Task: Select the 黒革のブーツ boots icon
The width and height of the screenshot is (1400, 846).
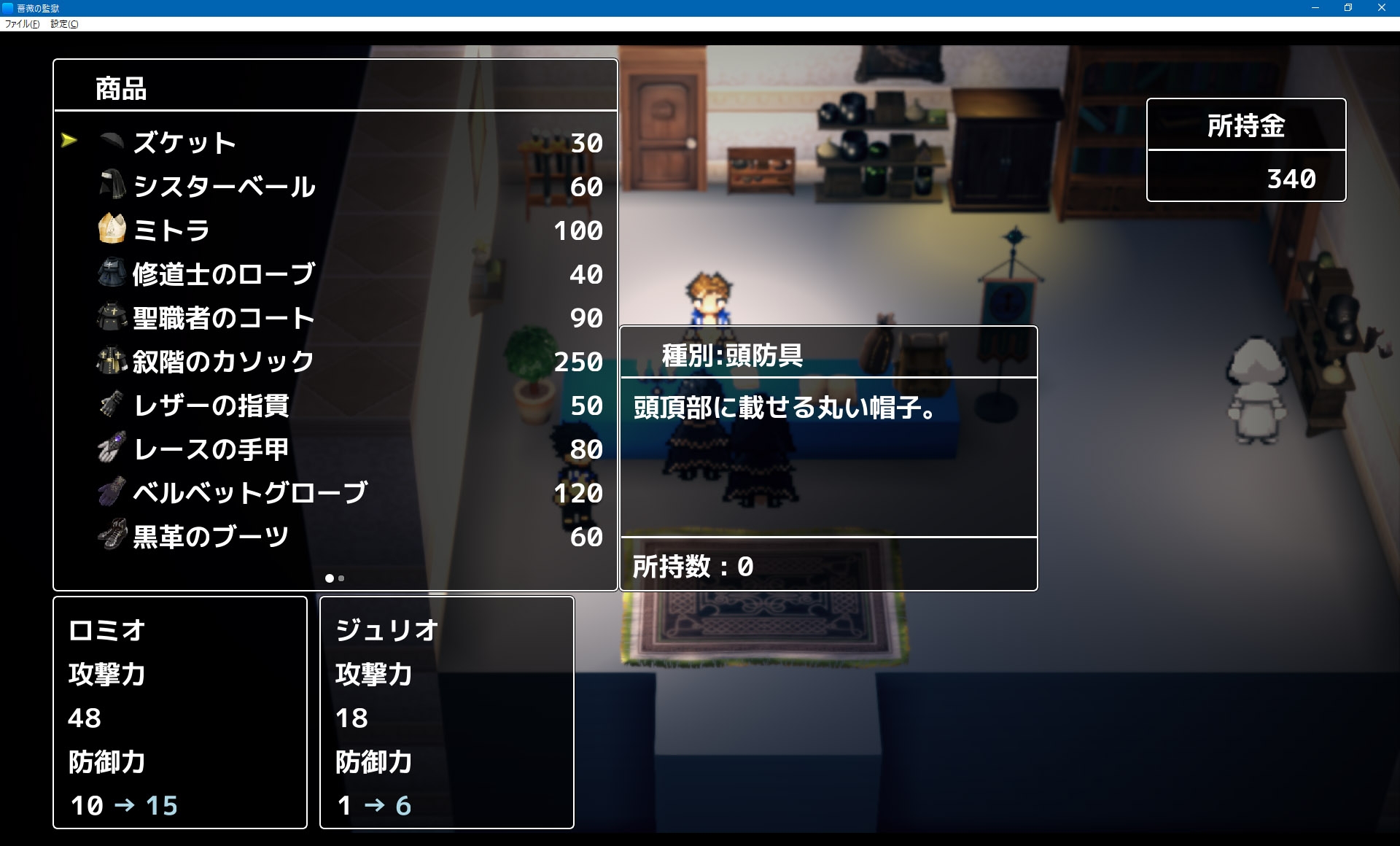Action: 109,537
